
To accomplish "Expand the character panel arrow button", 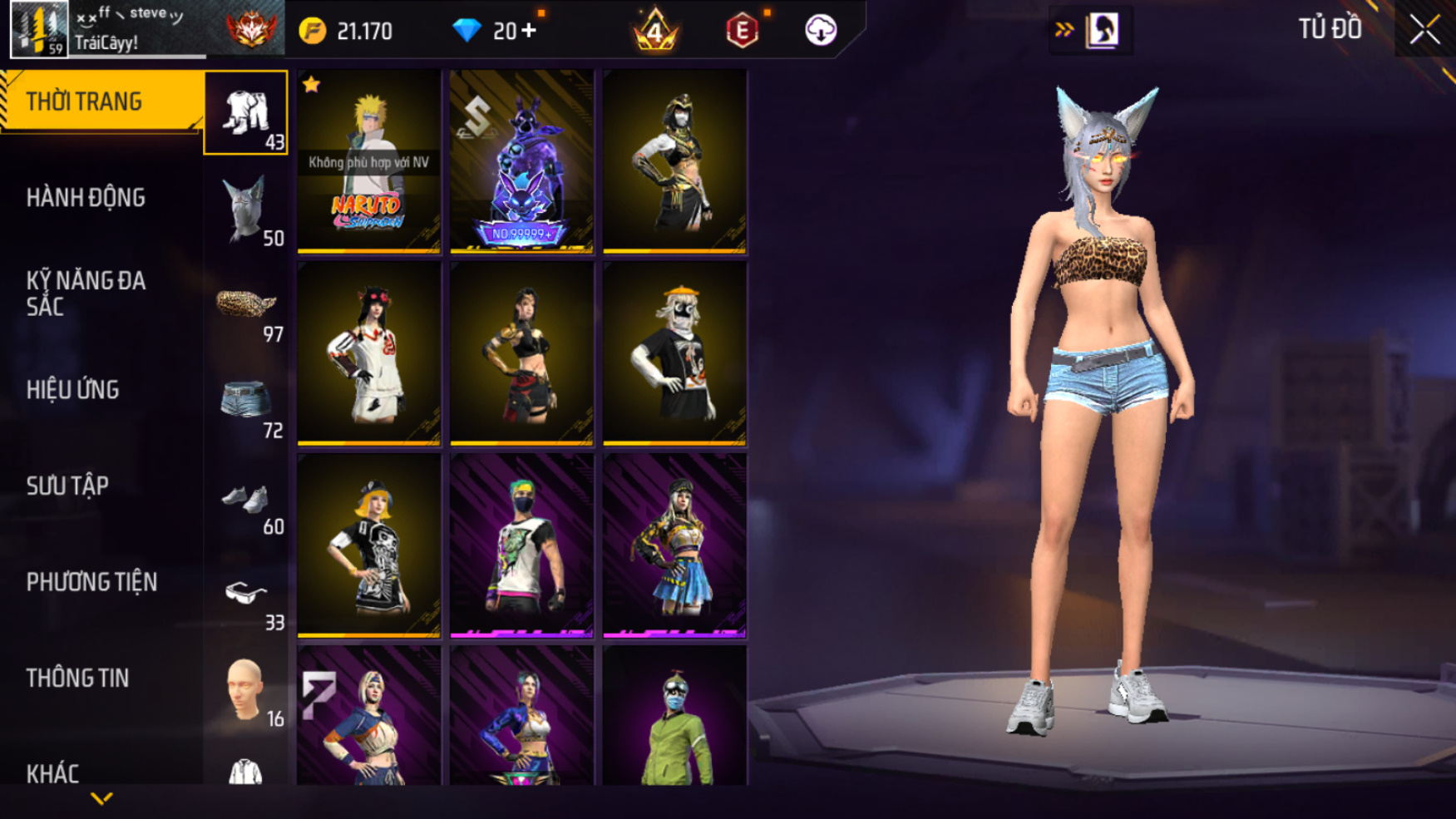I will [x=1064, y=31].
